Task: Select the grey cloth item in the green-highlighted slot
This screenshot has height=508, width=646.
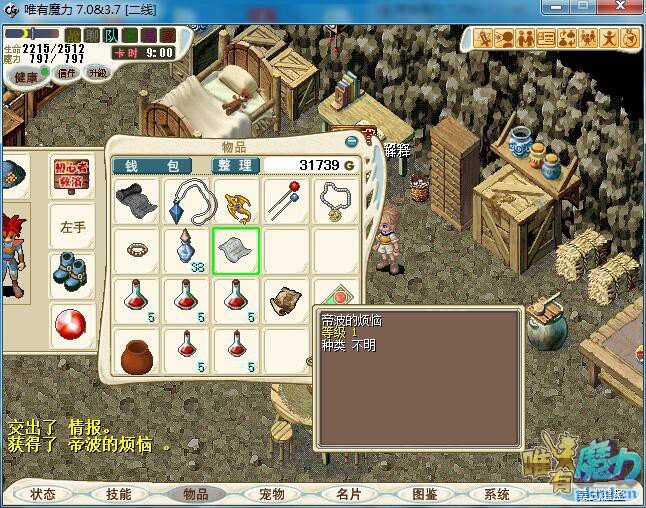Action: click(236, 250)
